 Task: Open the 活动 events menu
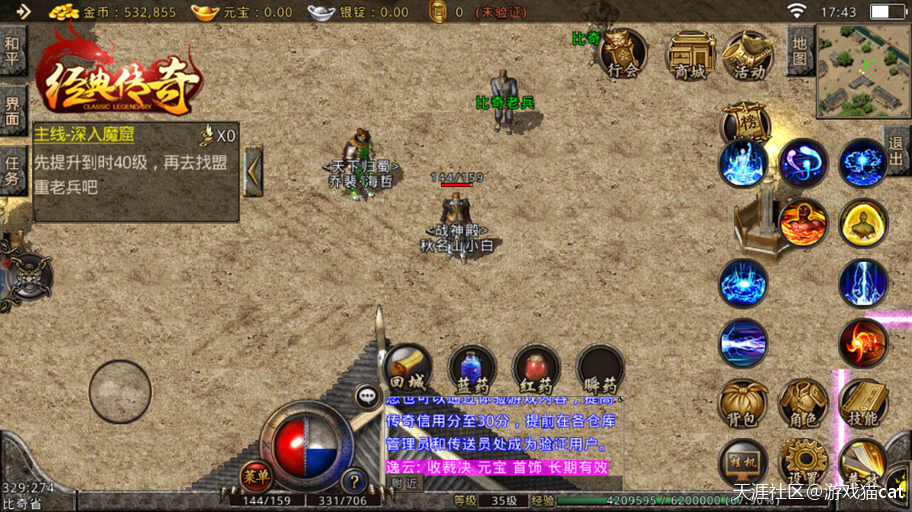(748, 53)
